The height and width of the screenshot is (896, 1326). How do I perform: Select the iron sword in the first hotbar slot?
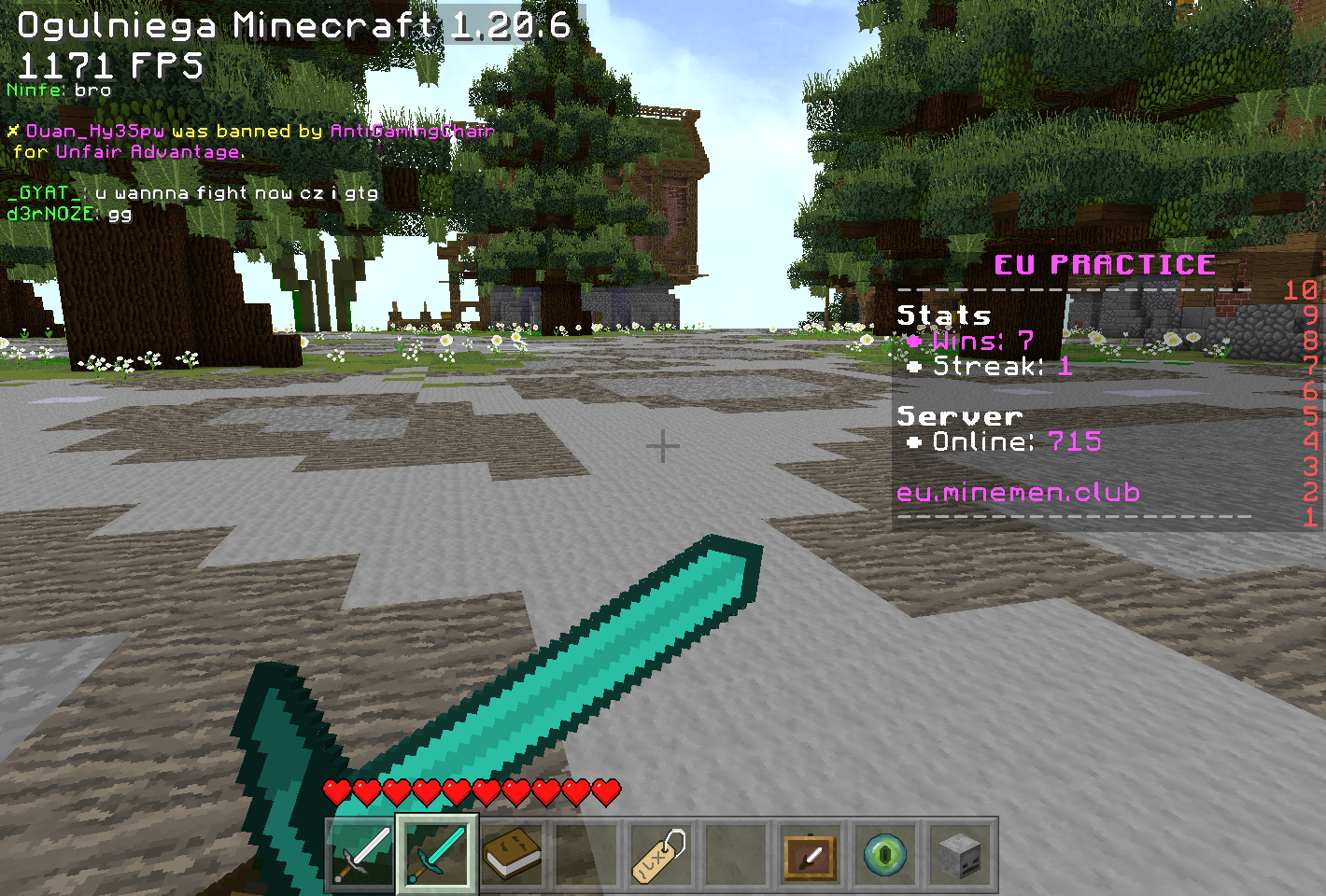(x=359, y=854)
